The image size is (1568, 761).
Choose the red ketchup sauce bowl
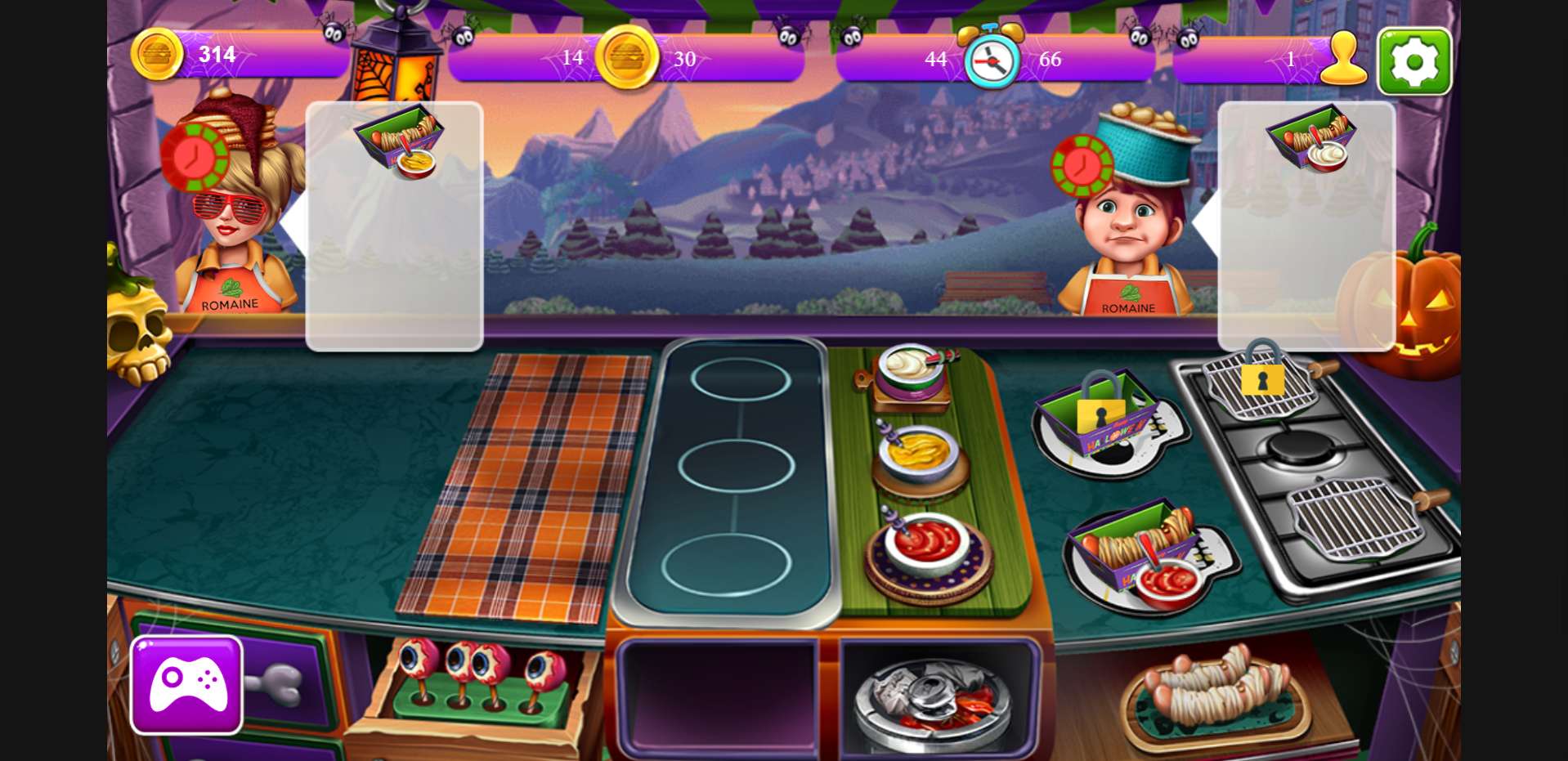pyautogui.click(x=928, y=544)
